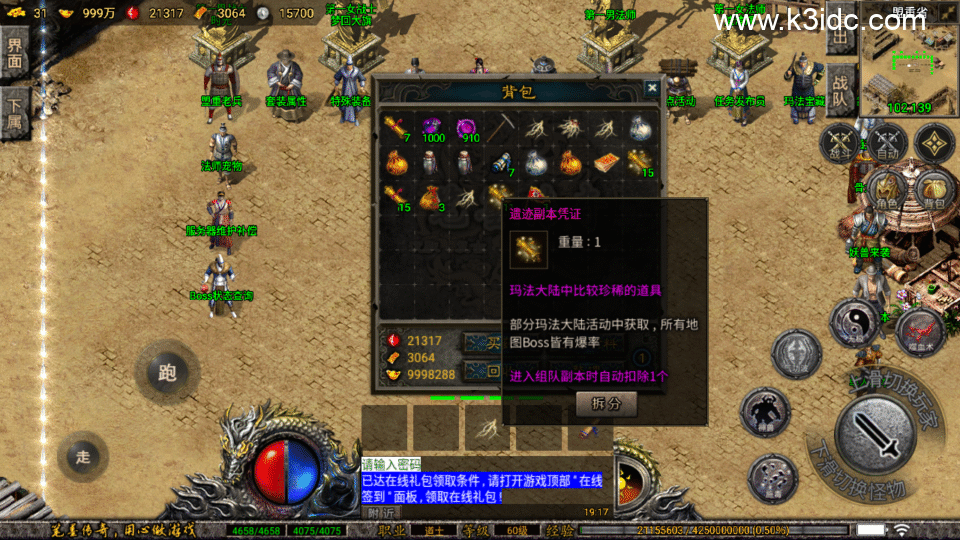
Task: Tap the 跑 run button
Action: pyautogui.click(x=167, y=372)
